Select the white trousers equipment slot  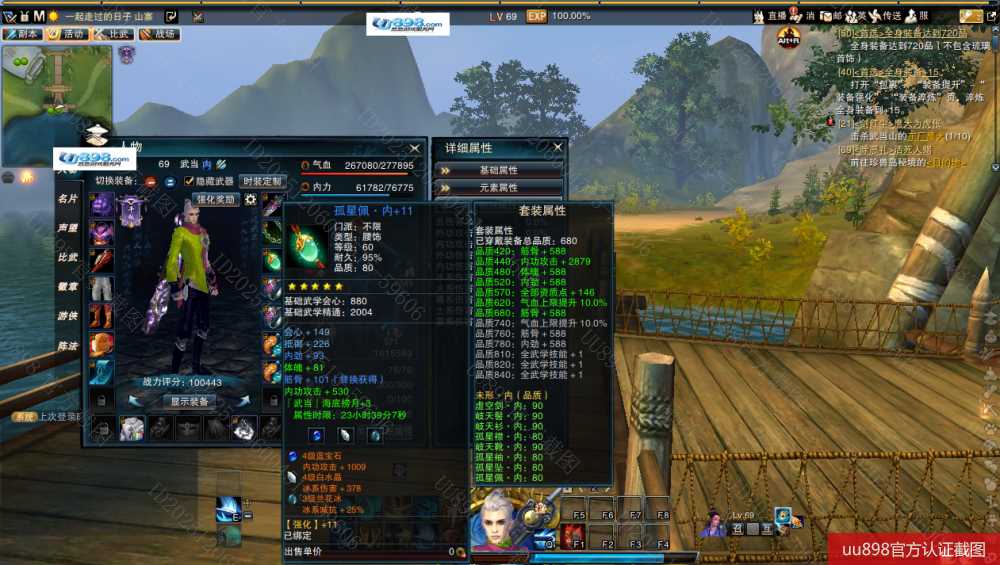click(x=102, y=288)
